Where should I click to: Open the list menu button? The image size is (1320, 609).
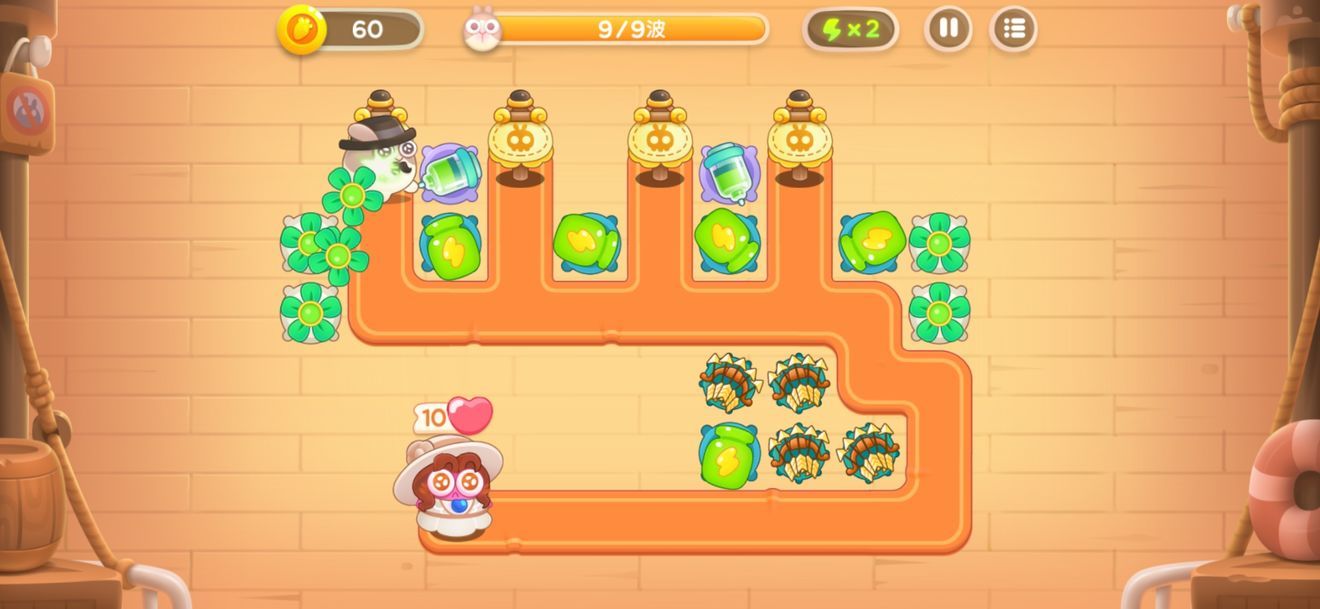point(1013,29)
